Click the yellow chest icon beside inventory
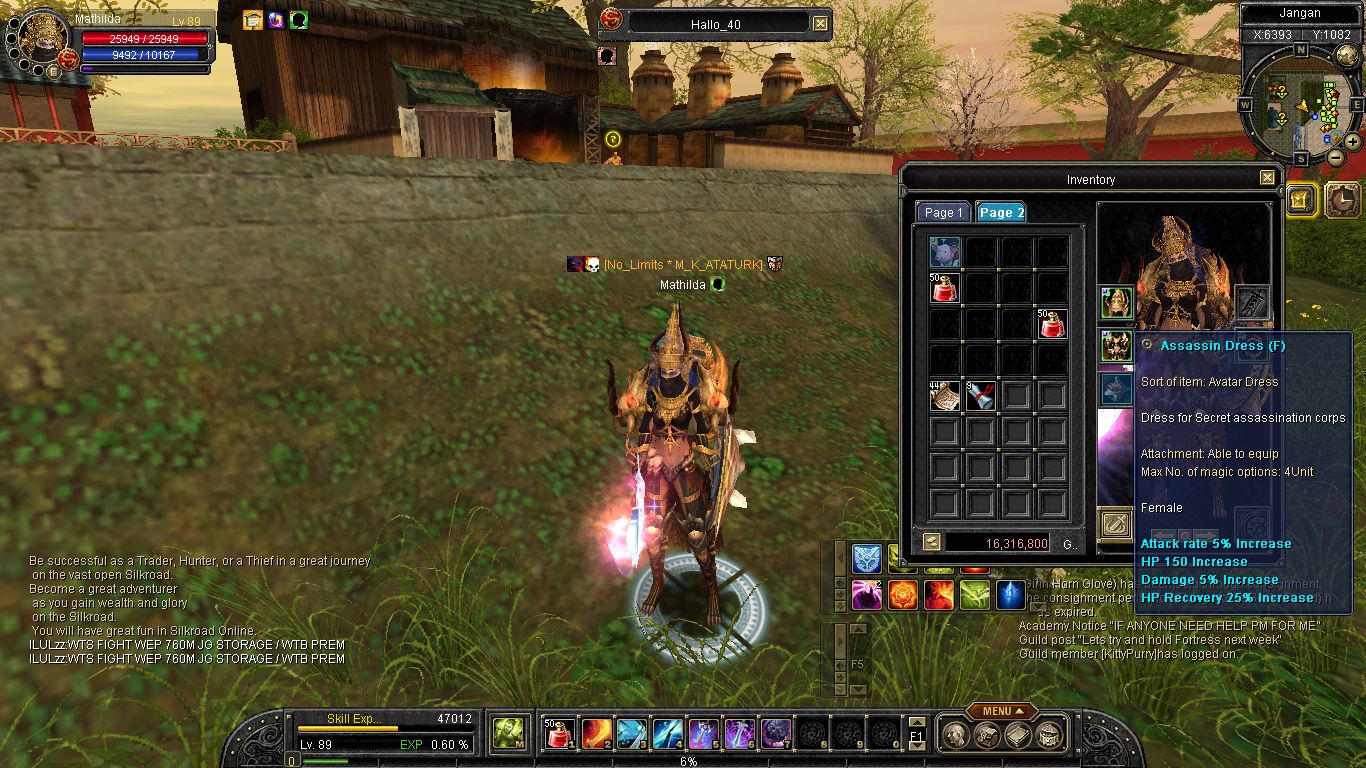The height and width of the screenshot is (768, 1366). (x=1299, y=200)
